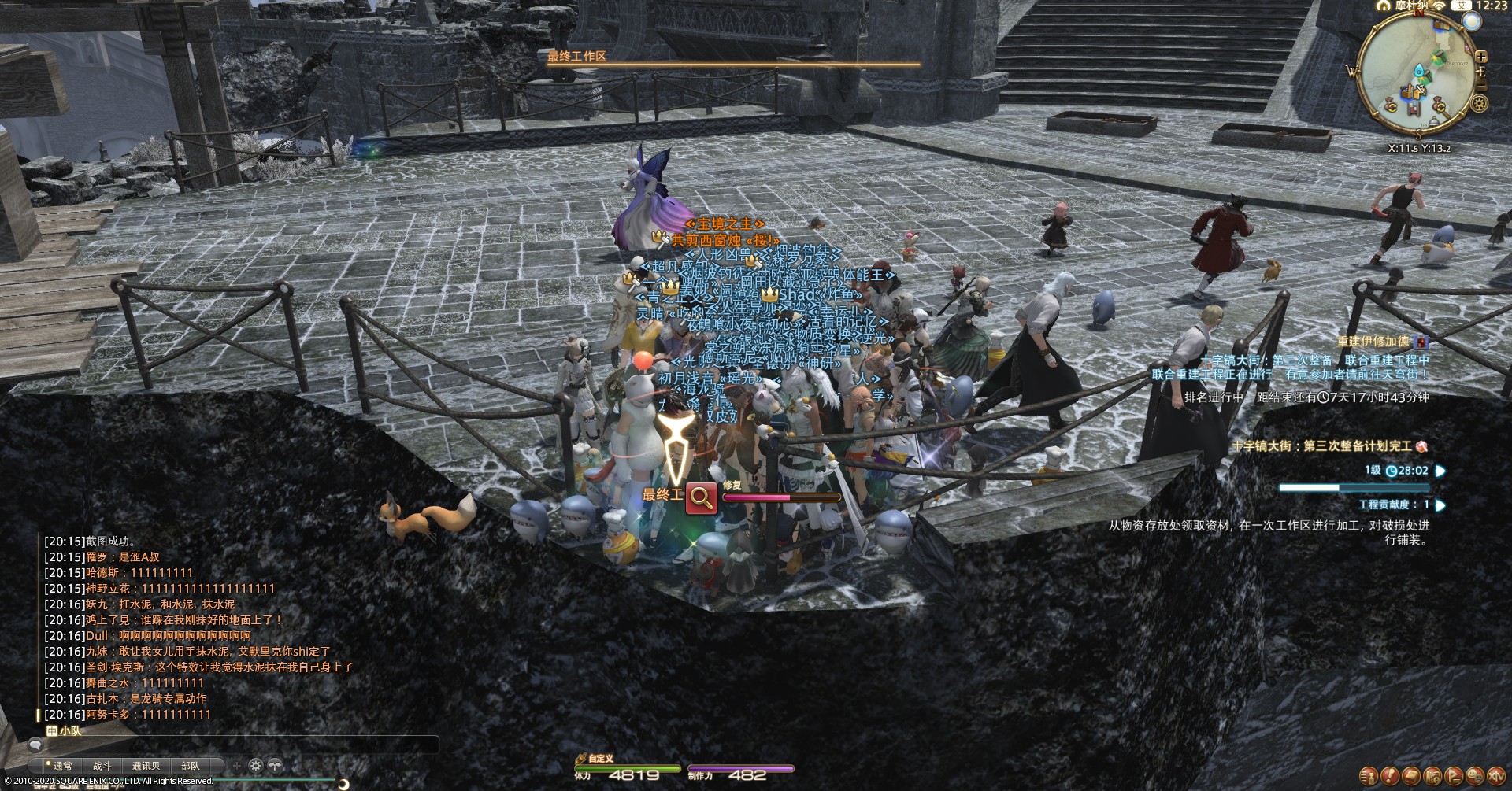This screenshot has height=791, width=1512.
Task: Open chat log settings gear
Action: click(x=256, y=765)
